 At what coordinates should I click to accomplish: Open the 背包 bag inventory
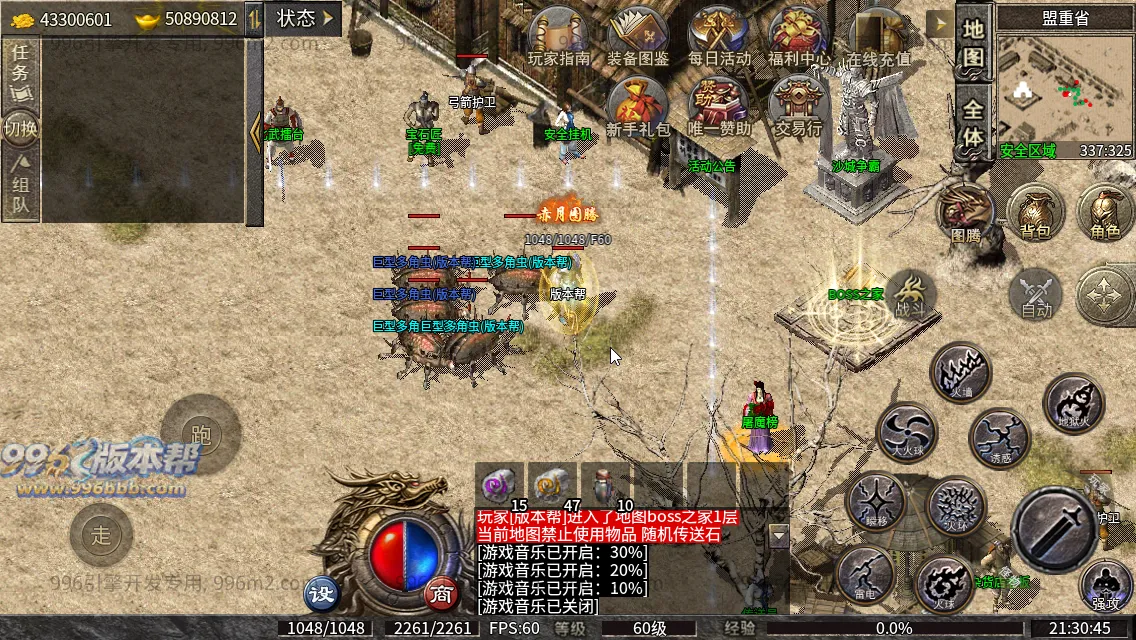click(x=1035, y=211)
